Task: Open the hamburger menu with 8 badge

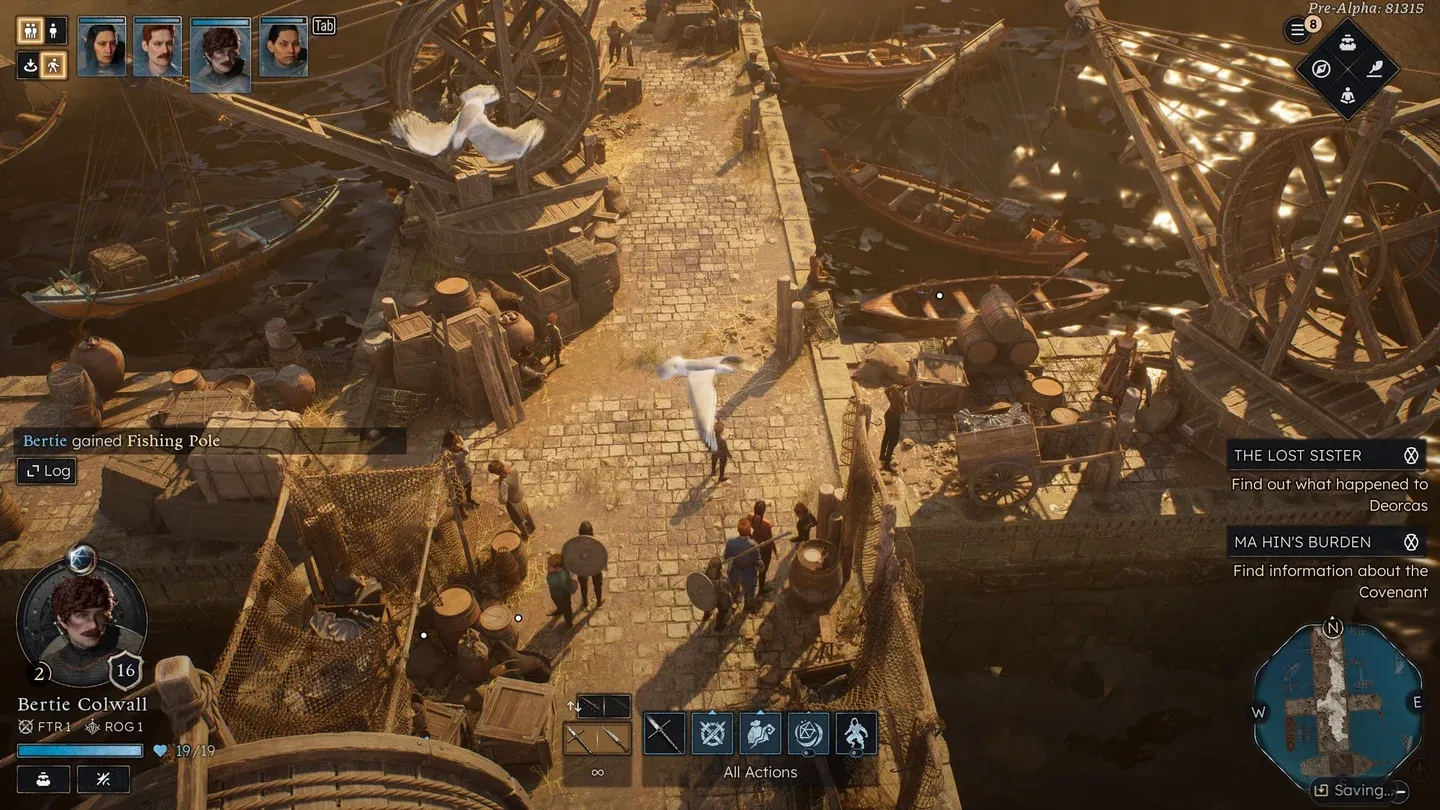Action: click(1298, 30)
